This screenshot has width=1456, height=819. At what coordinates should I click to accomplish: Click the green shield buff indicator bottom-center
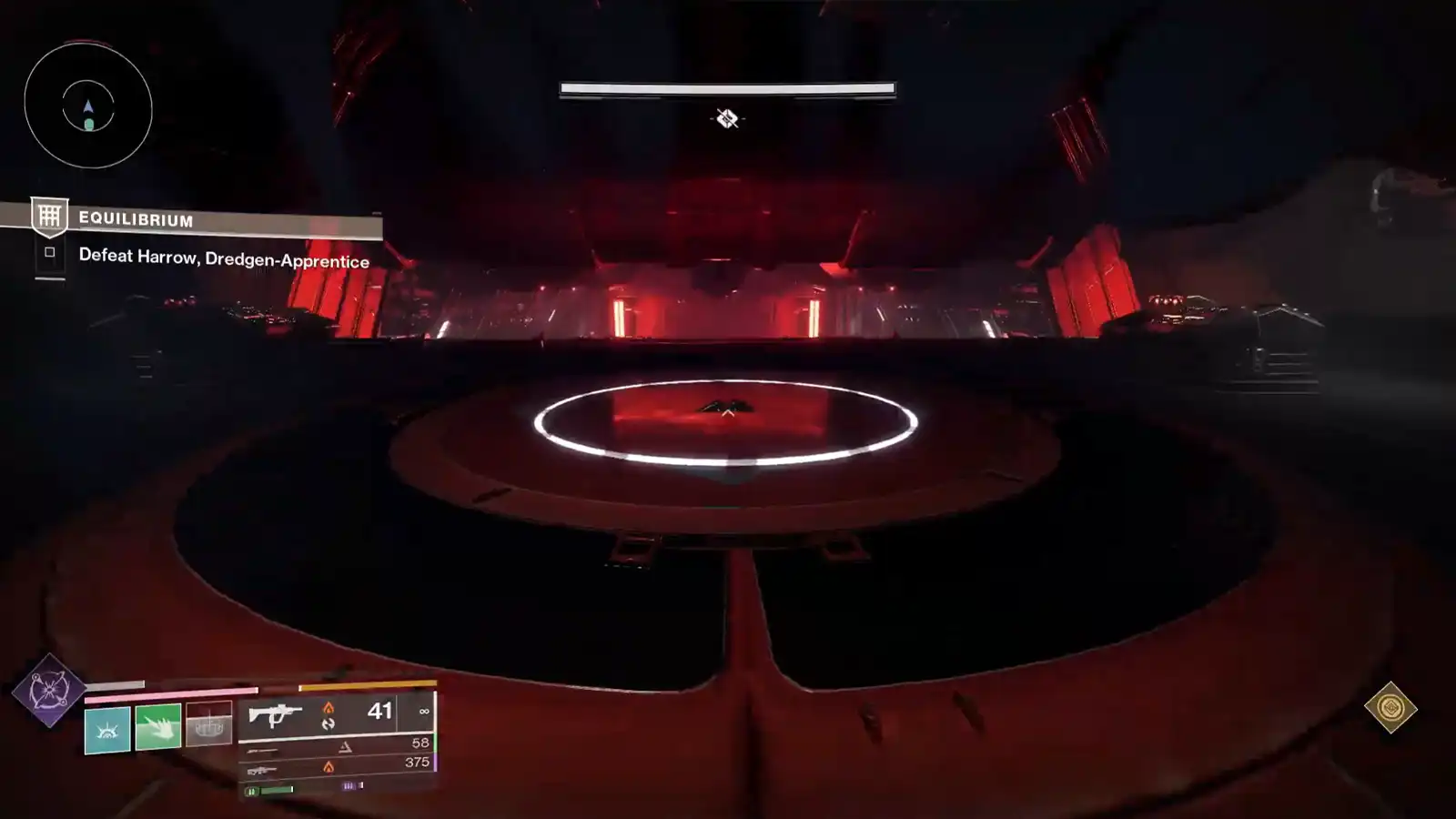click(x=269, y=791)
